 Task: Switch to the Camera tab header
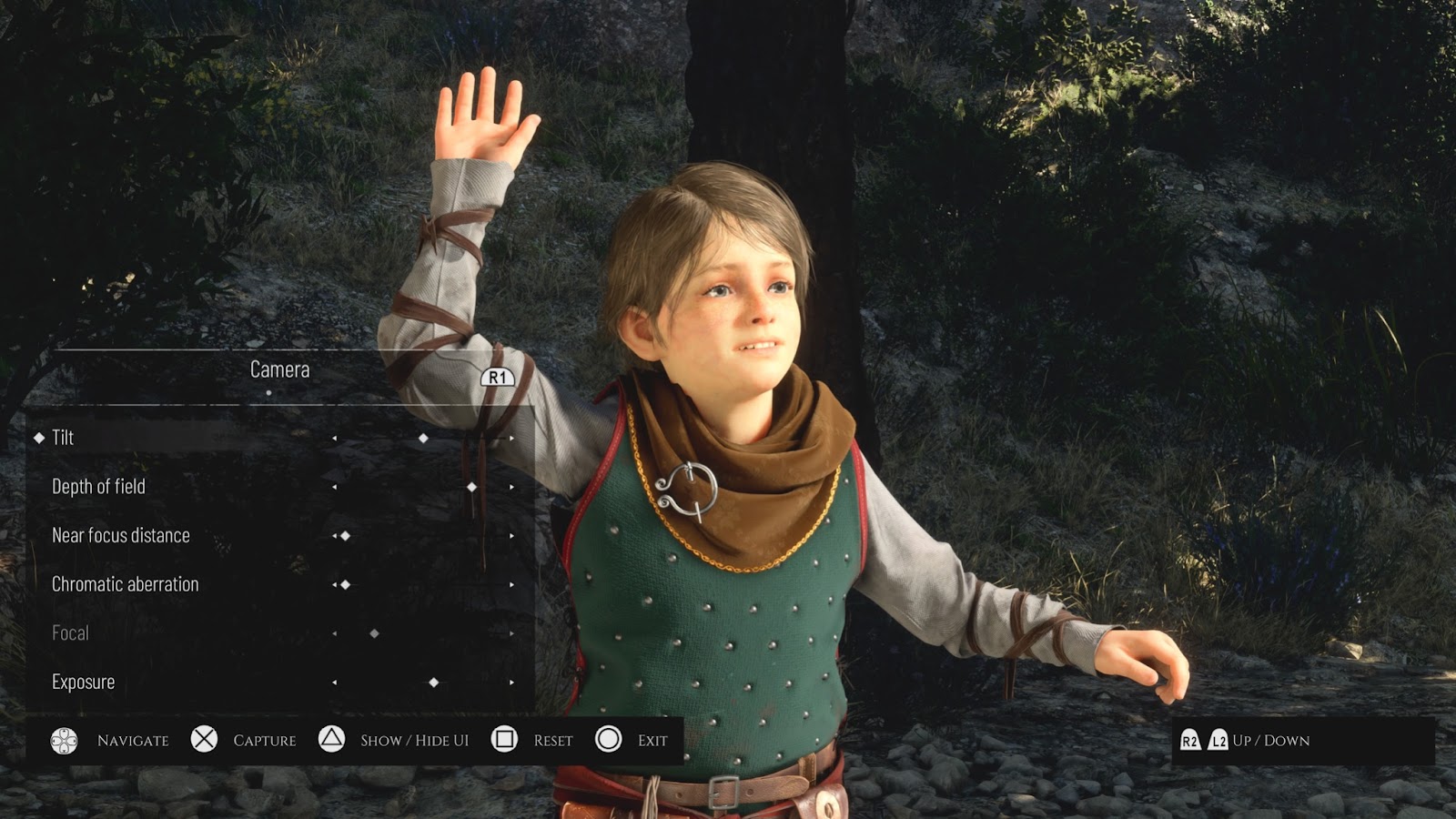coord(279,369)
